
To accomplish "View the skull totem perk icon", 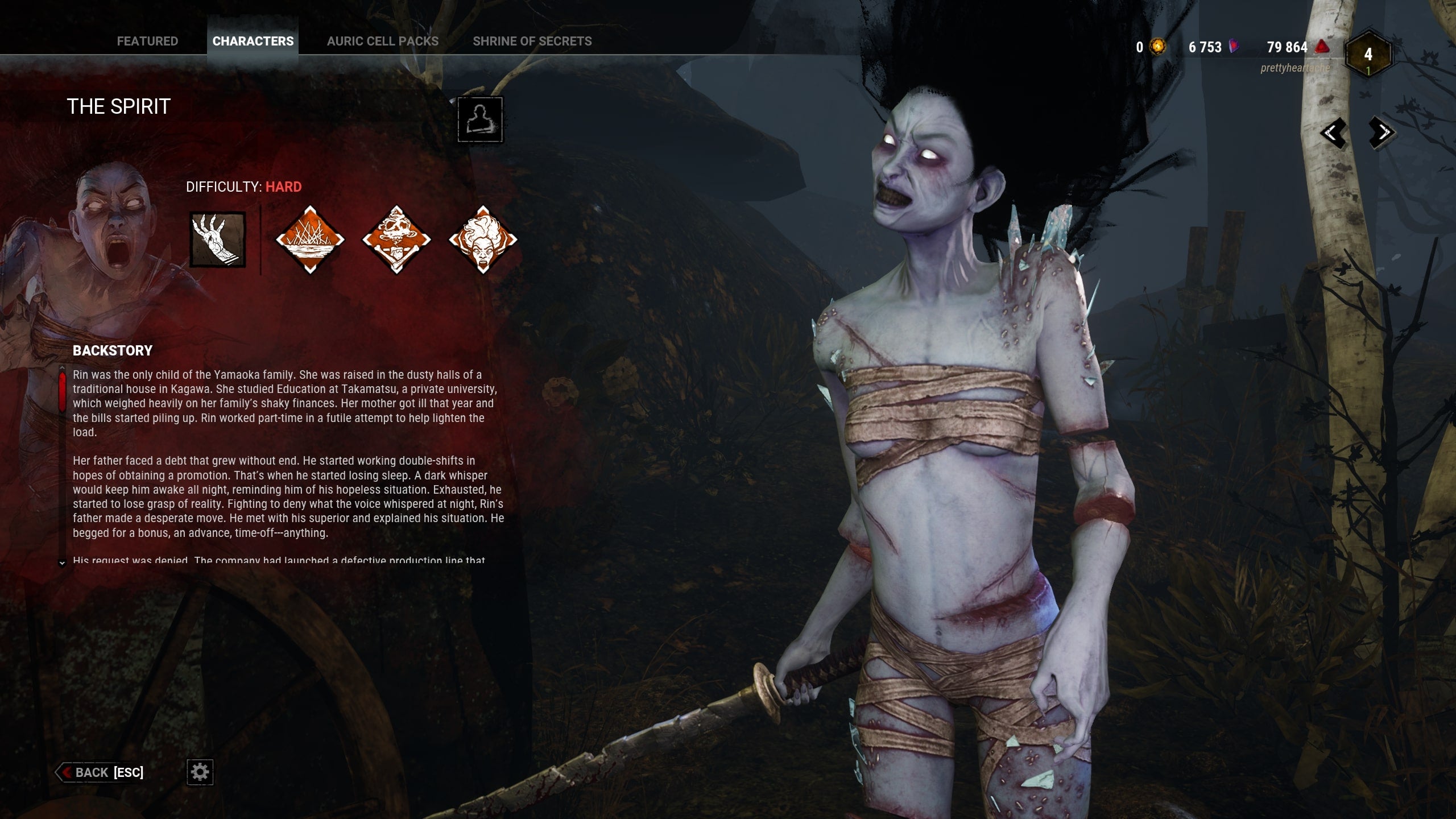I will pos(396,239).
